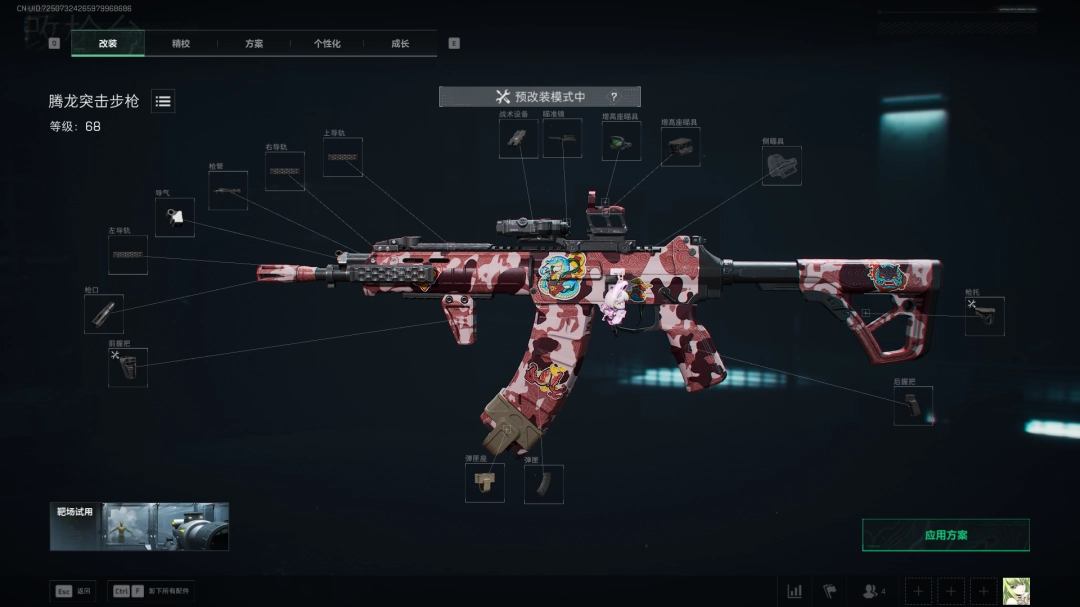Click the question mark help in 预改装模式中

613,97
